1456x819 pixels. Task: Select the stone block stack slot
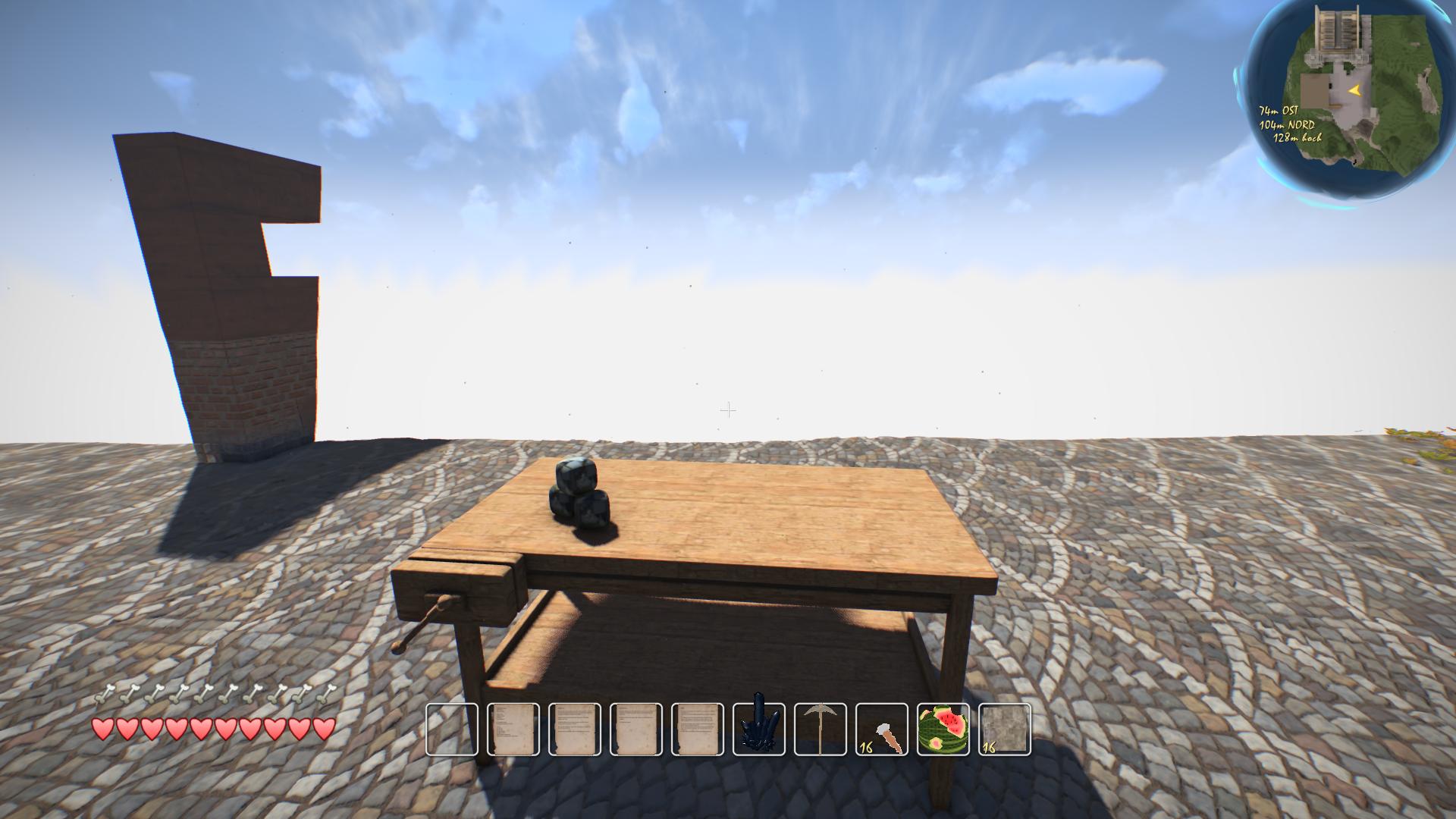tap(1005, 729)
